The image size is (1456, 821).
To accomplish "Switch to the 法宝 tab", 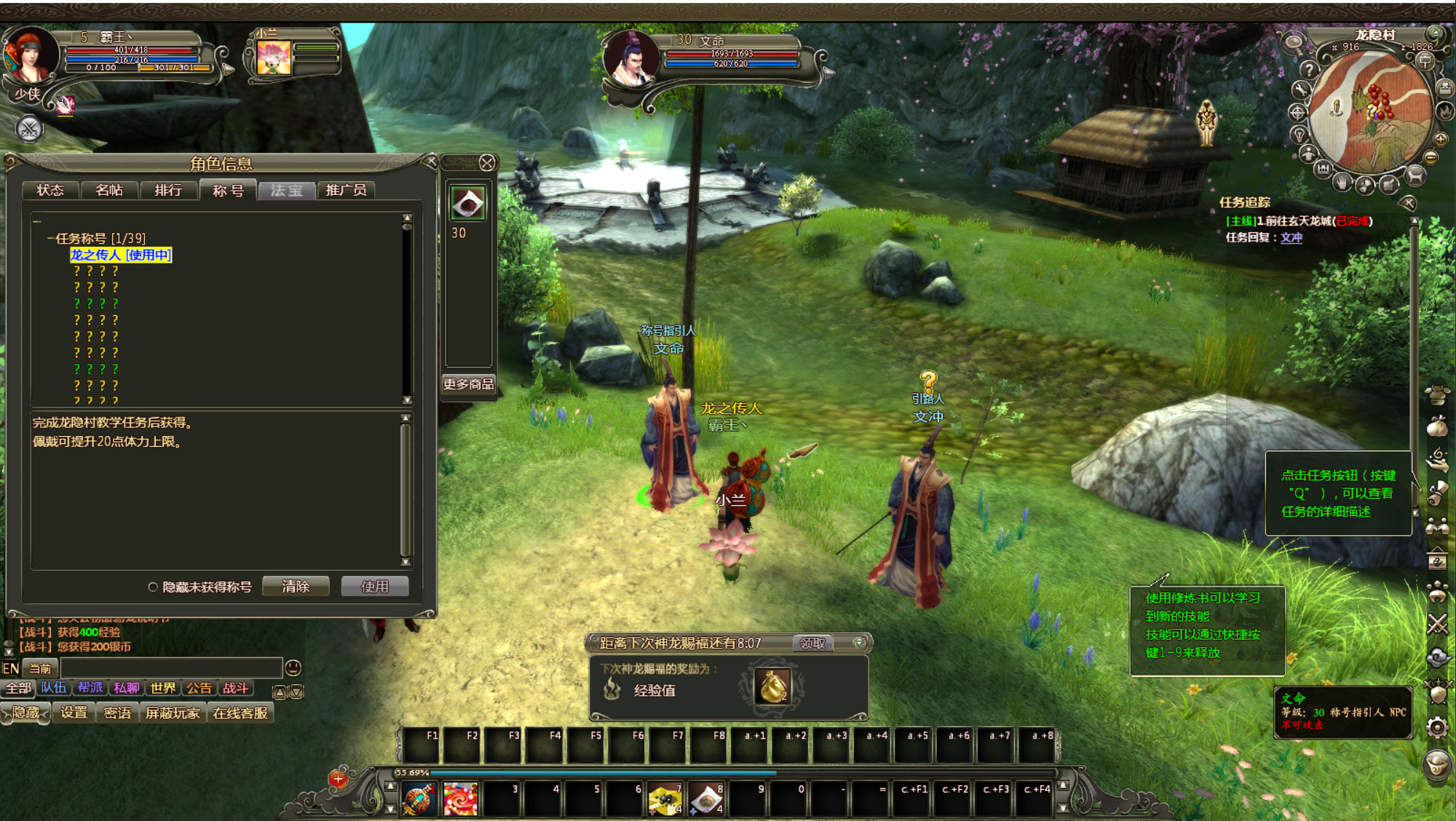I will [x=286, y=191].
